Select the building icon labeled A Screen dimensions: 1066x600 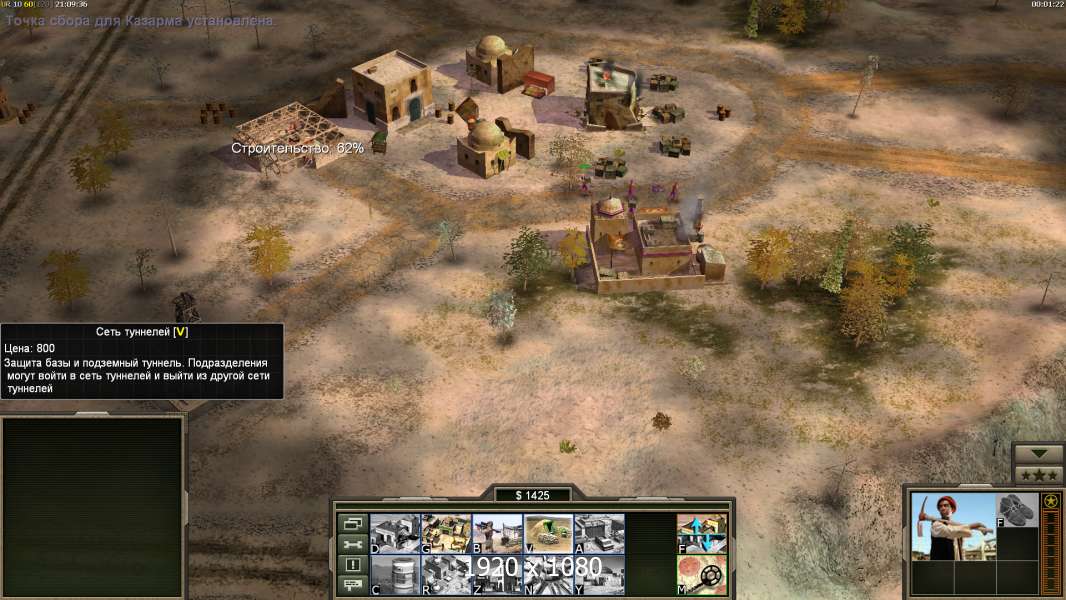tap(599, 534)
